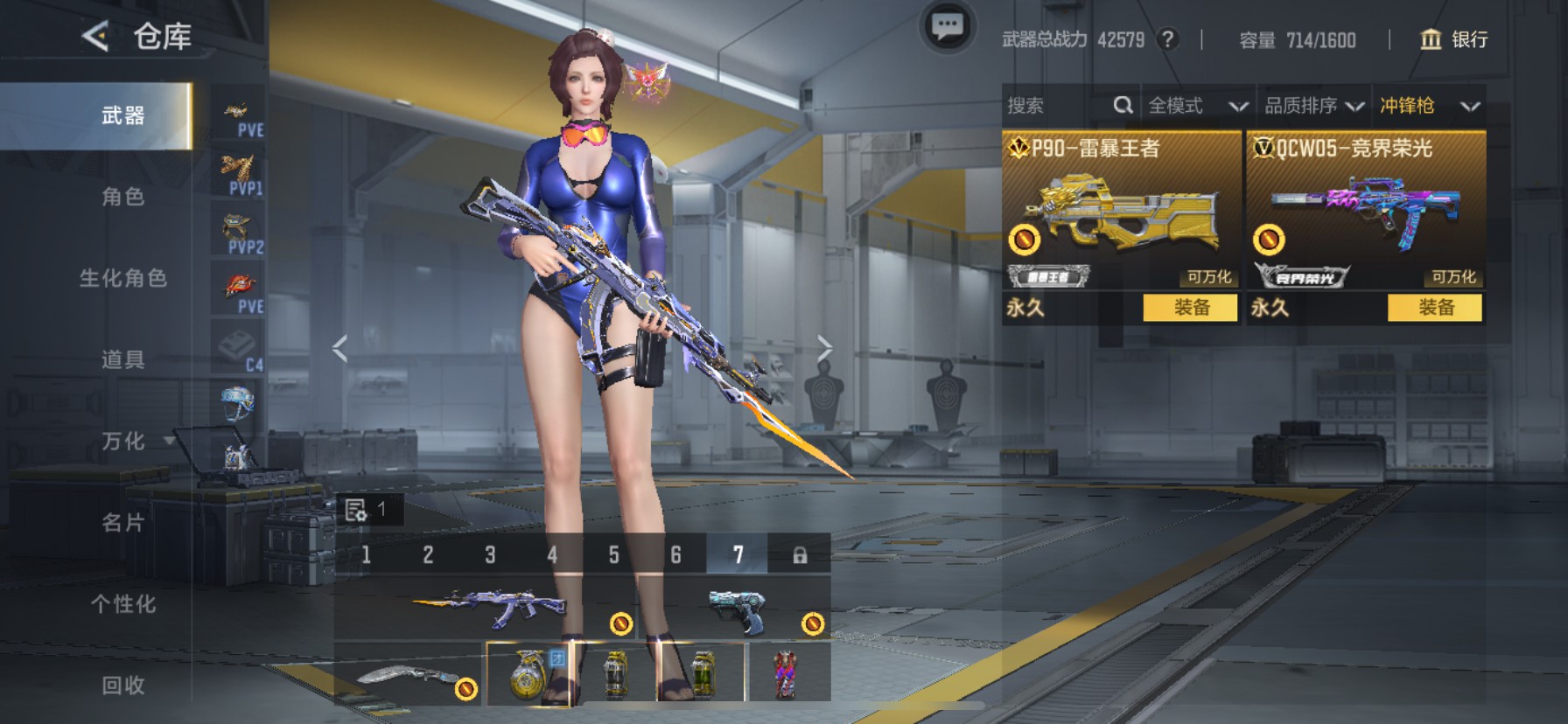Select loadout slot 3
The width and height of the screenshot is (1568, 724).
[490, 555]
